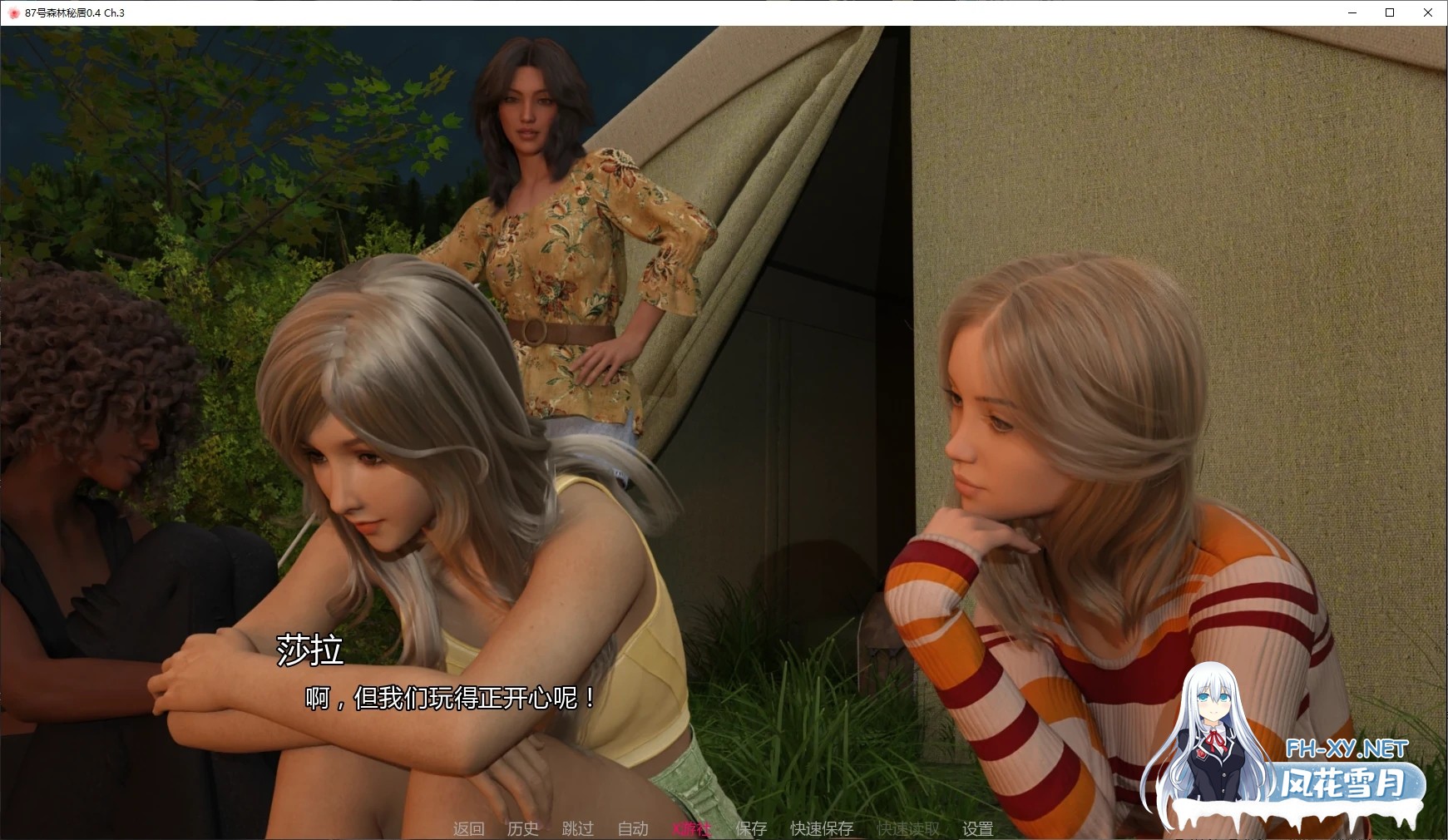Screen dimensions: 1448x840
Task: Minimize the game window
Action: point(1352,12)
